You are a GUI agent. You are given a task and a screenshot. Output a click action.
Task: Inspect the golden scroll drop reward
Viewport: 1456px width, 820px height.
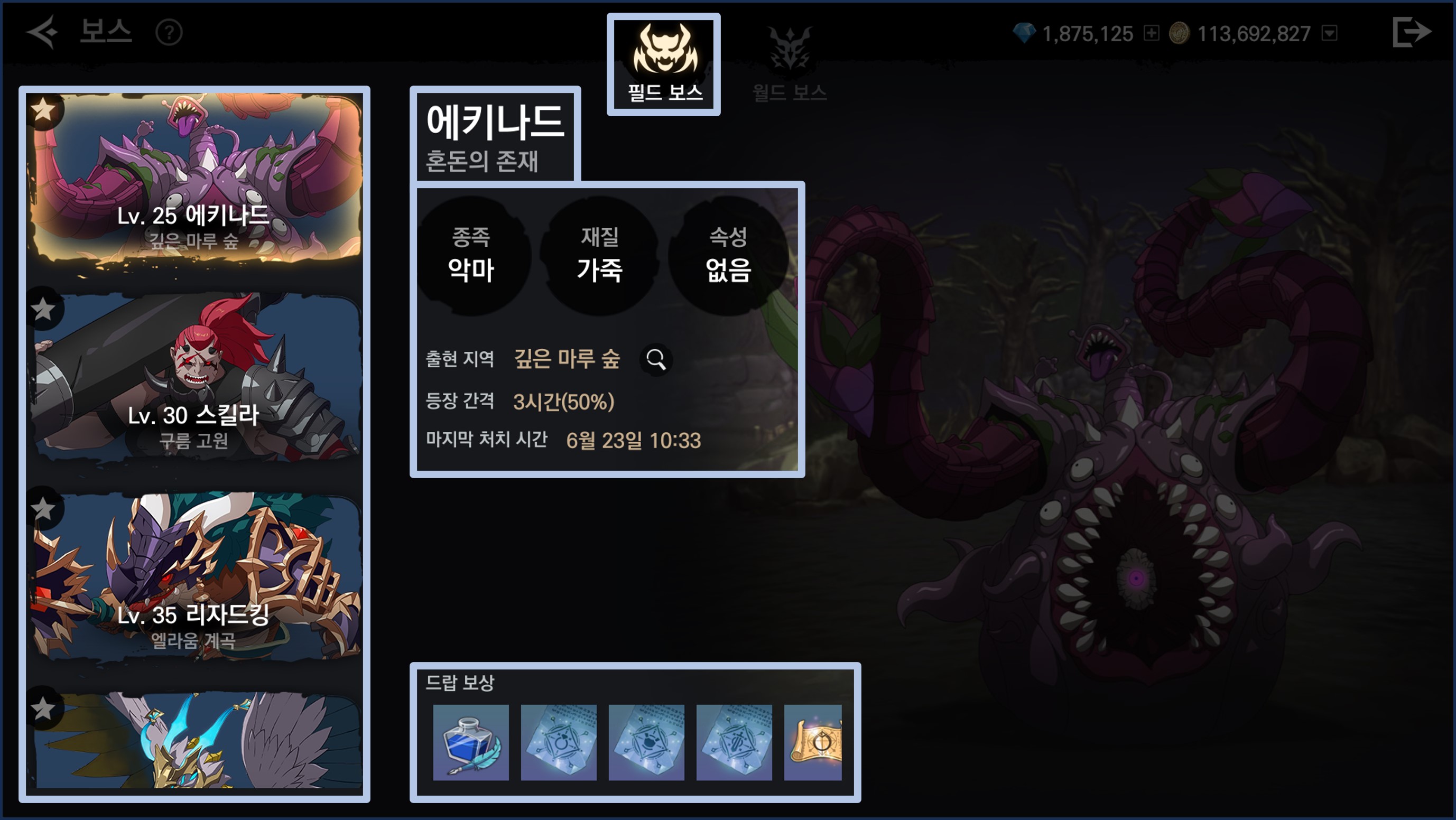pyautogui.click(x=813, y=742)
